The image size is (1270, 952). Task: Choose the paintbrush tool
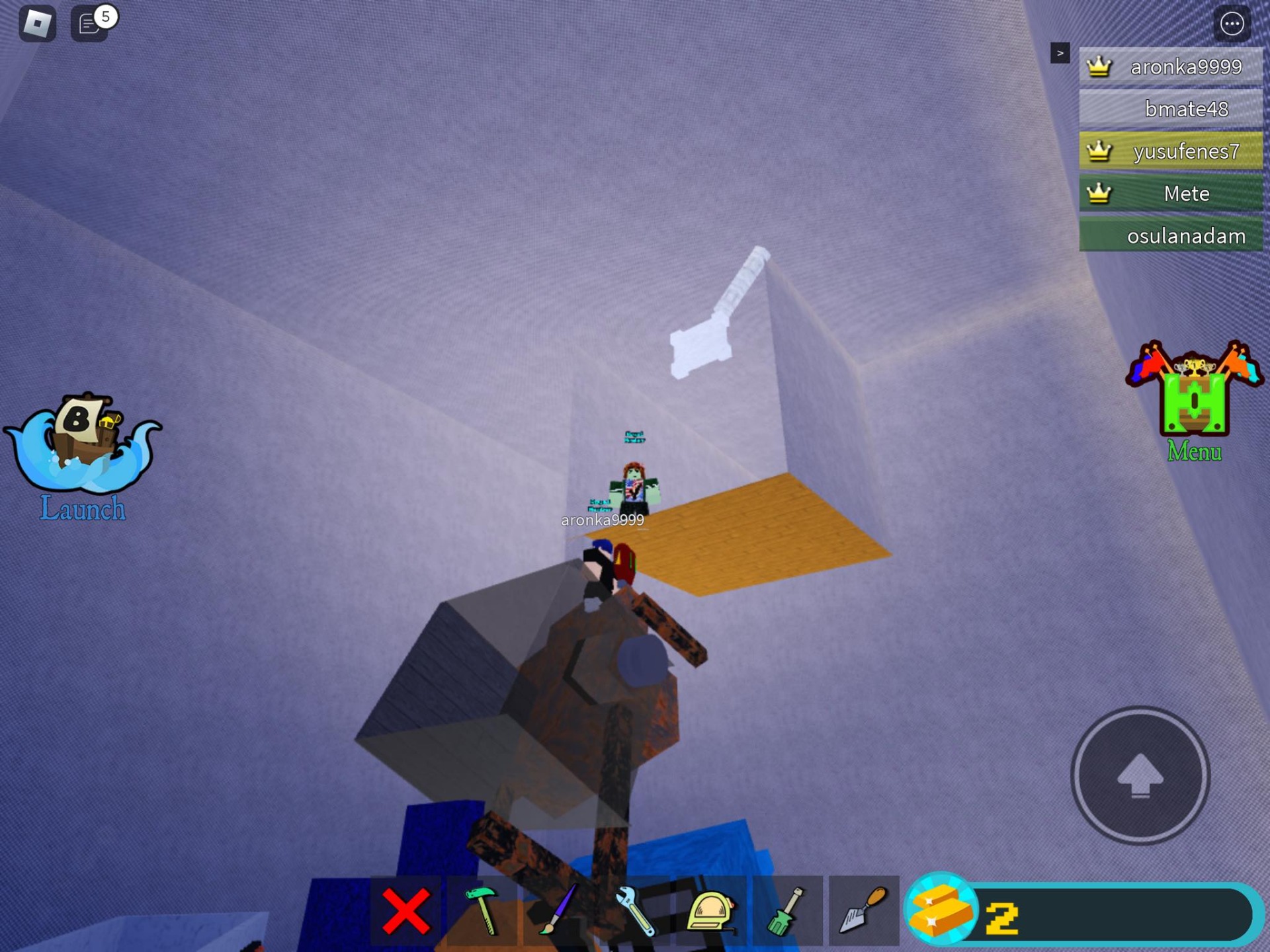click(x=559, y=911)
